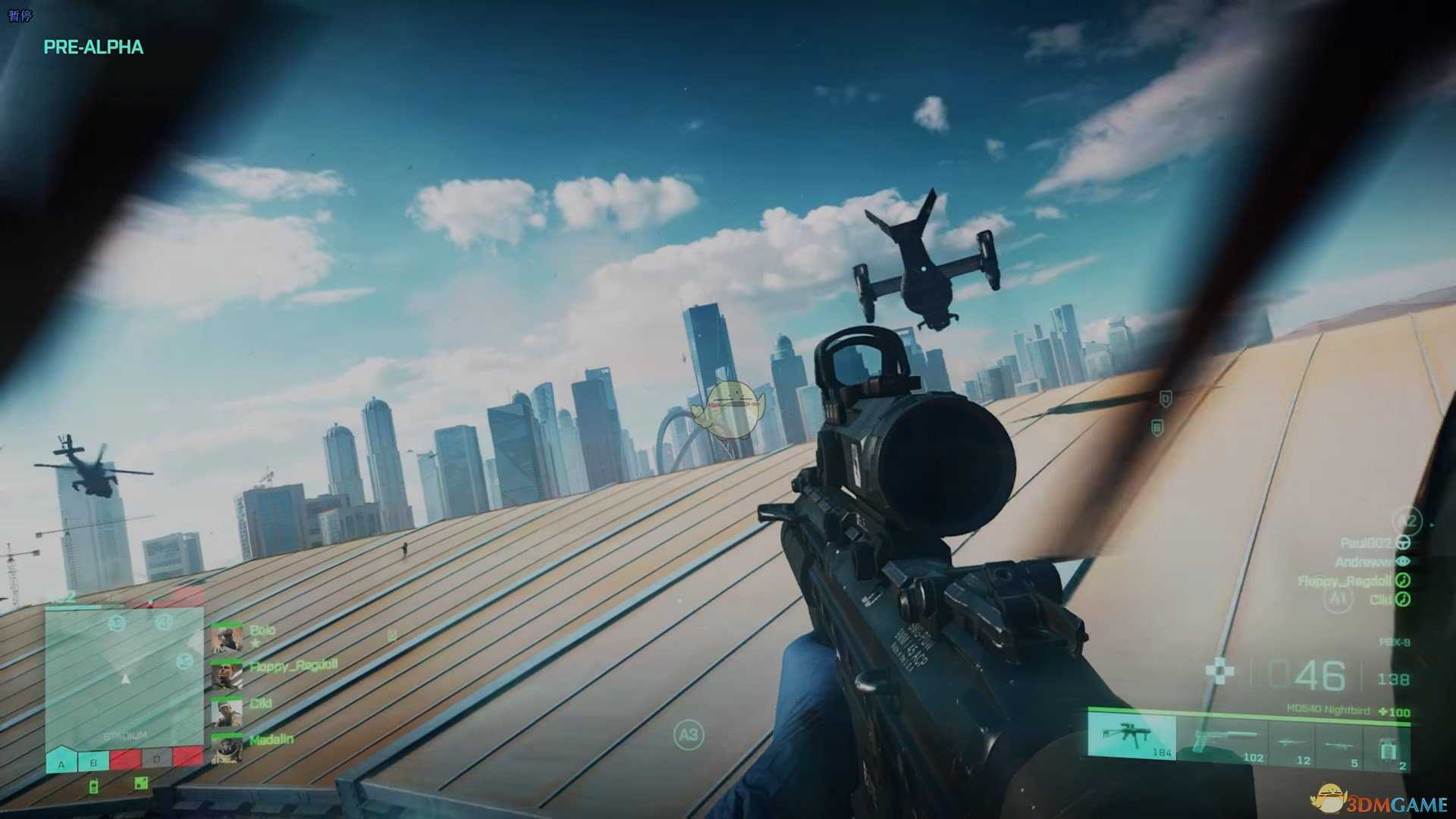Click the green radio icon below minimap
This screenshot has width=1456, height=819.
coord(94,785)
